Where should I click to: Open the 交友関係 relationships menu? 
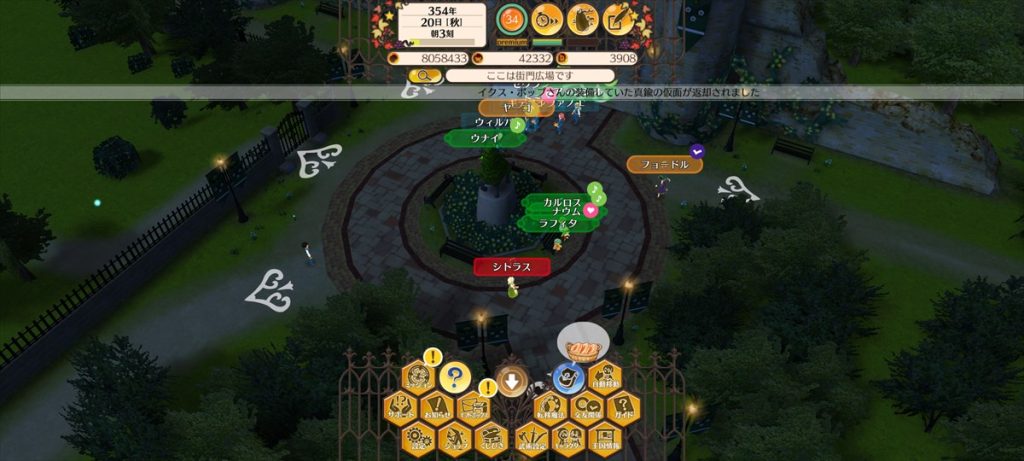click(x=586, y=410)
